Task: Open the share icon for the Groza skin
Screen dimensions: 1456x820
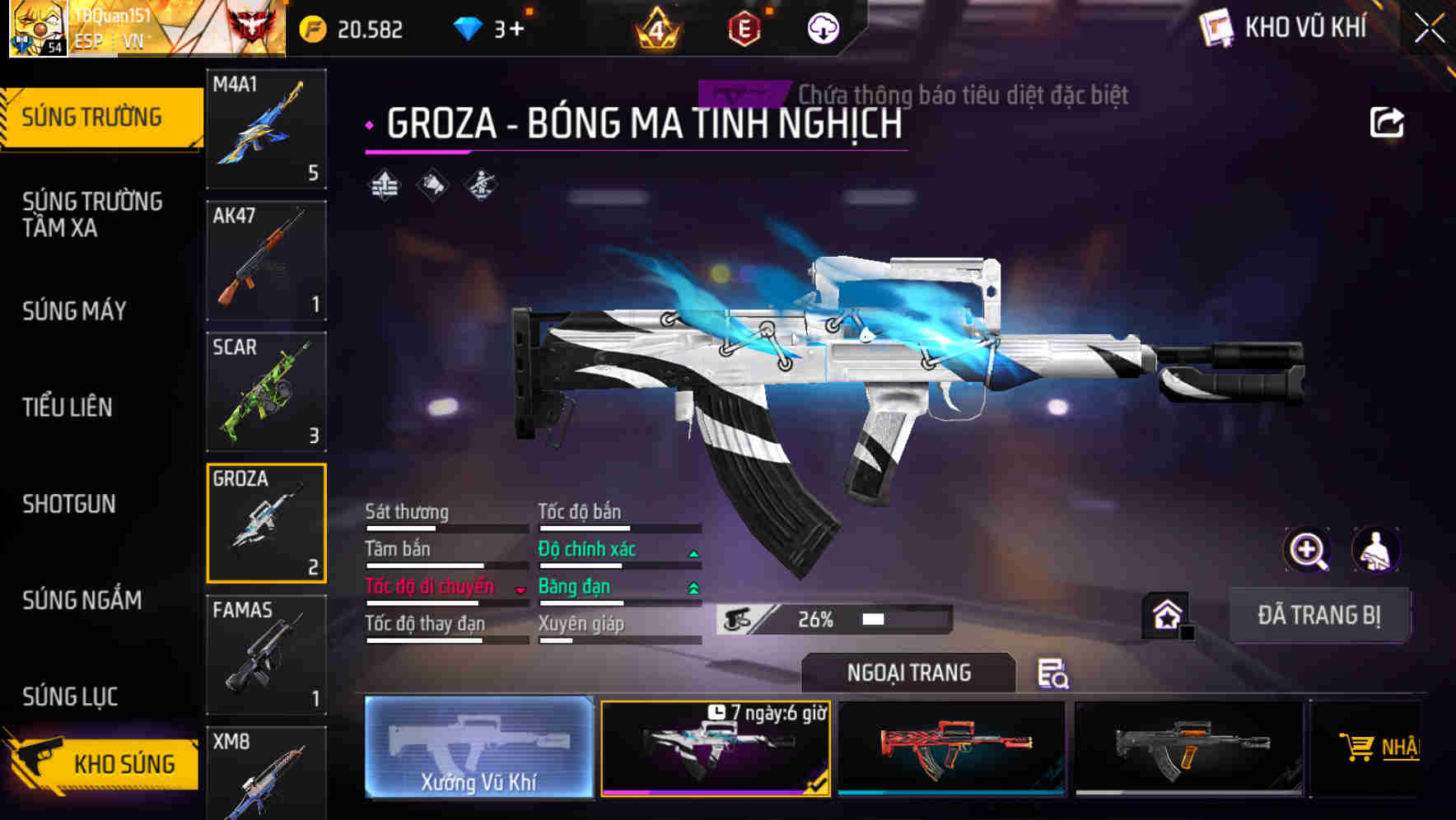Action: point(1388,122)
